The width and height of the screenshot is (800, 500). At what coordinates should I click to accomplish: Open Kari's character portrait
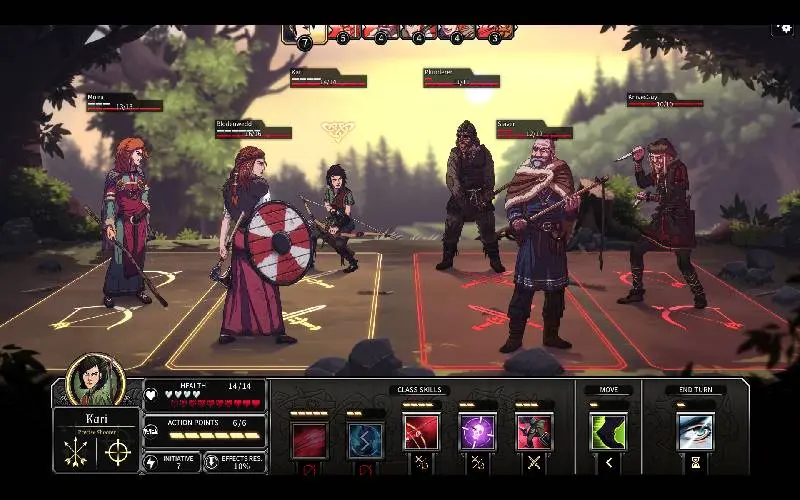point(95,380)
